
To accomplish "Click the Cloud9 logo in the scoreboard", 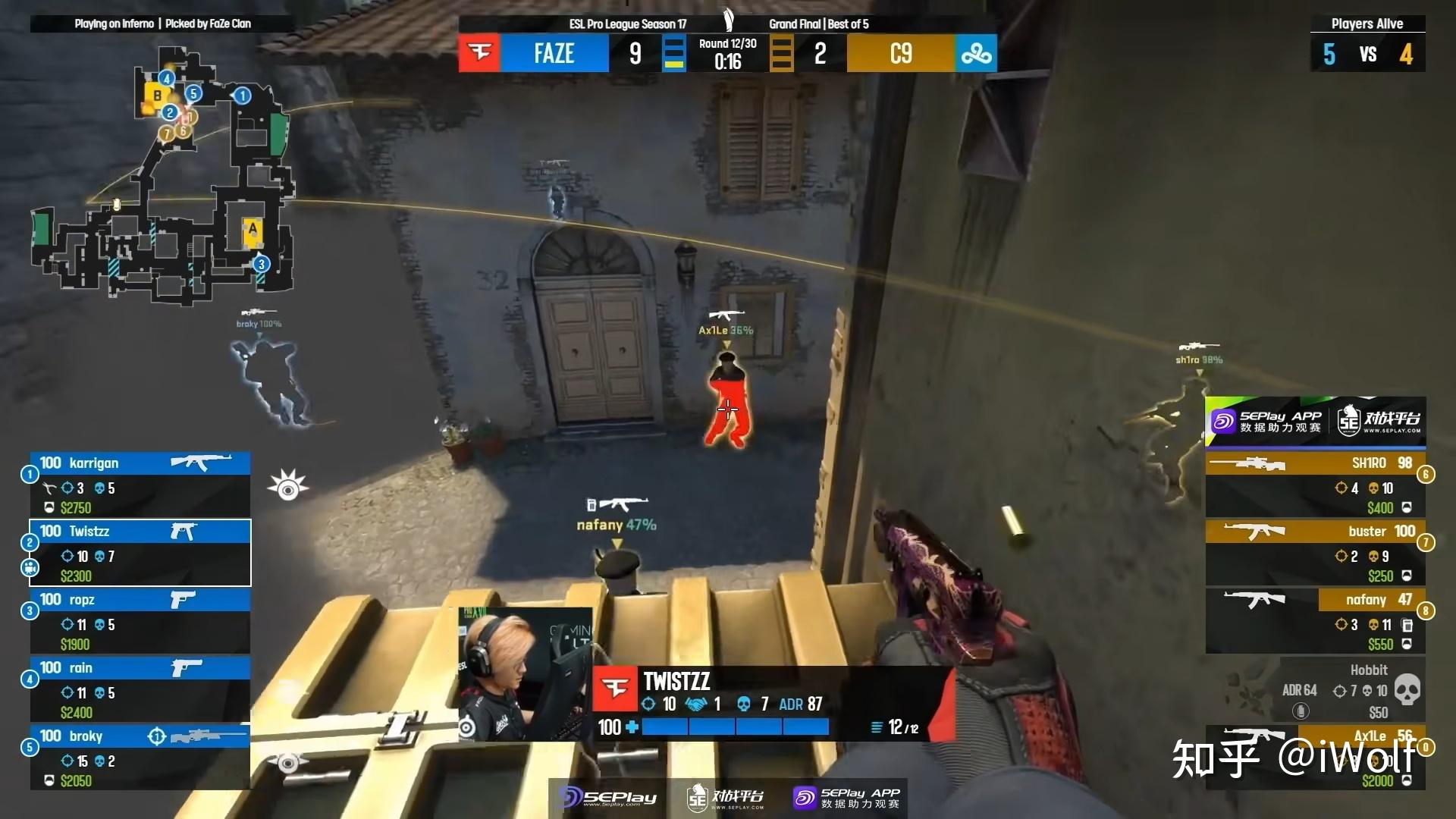I will pyautogui.click(x=976, y=53).
